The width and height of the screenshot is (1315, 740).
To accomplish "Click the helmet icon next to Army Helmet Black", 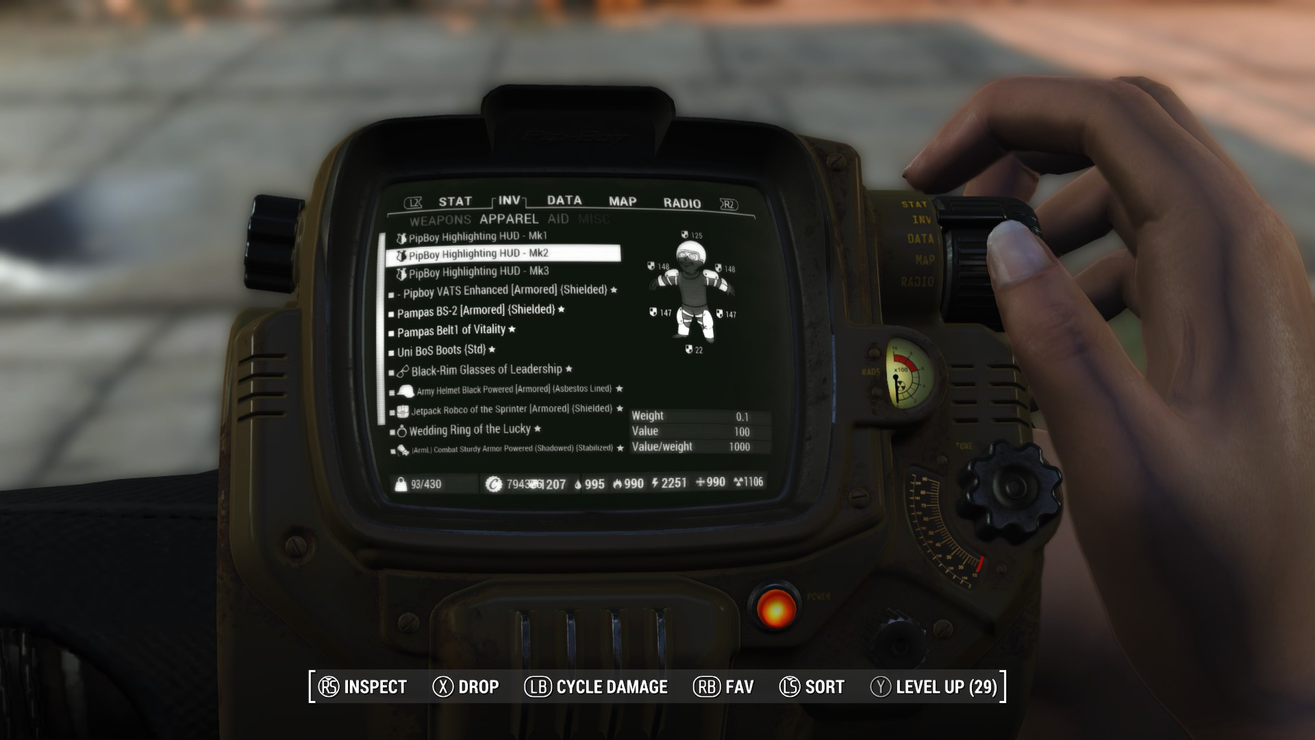I will point(405,391).
